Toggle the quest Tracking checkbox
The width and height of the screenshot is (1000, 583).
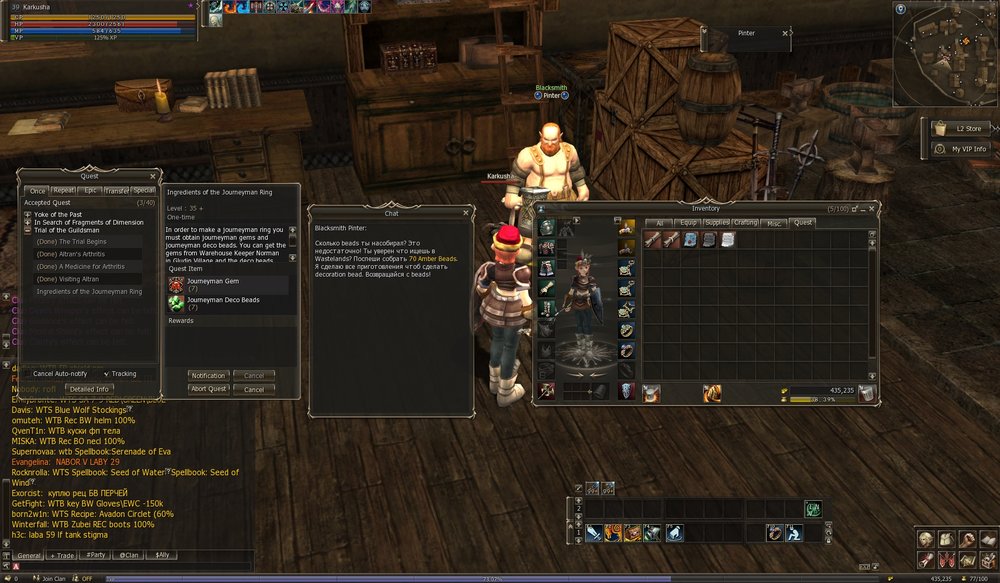tap(107, 374)
